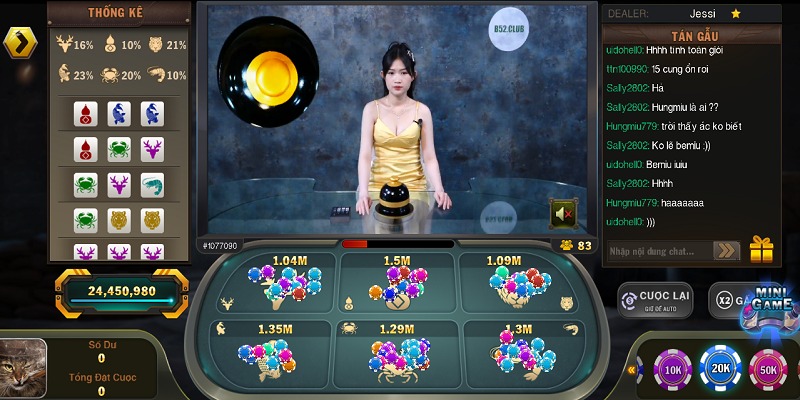The width and height of the screenshot is (800, 400).
Task: Open the gift box next to chat
Action: tap(762, 249)
